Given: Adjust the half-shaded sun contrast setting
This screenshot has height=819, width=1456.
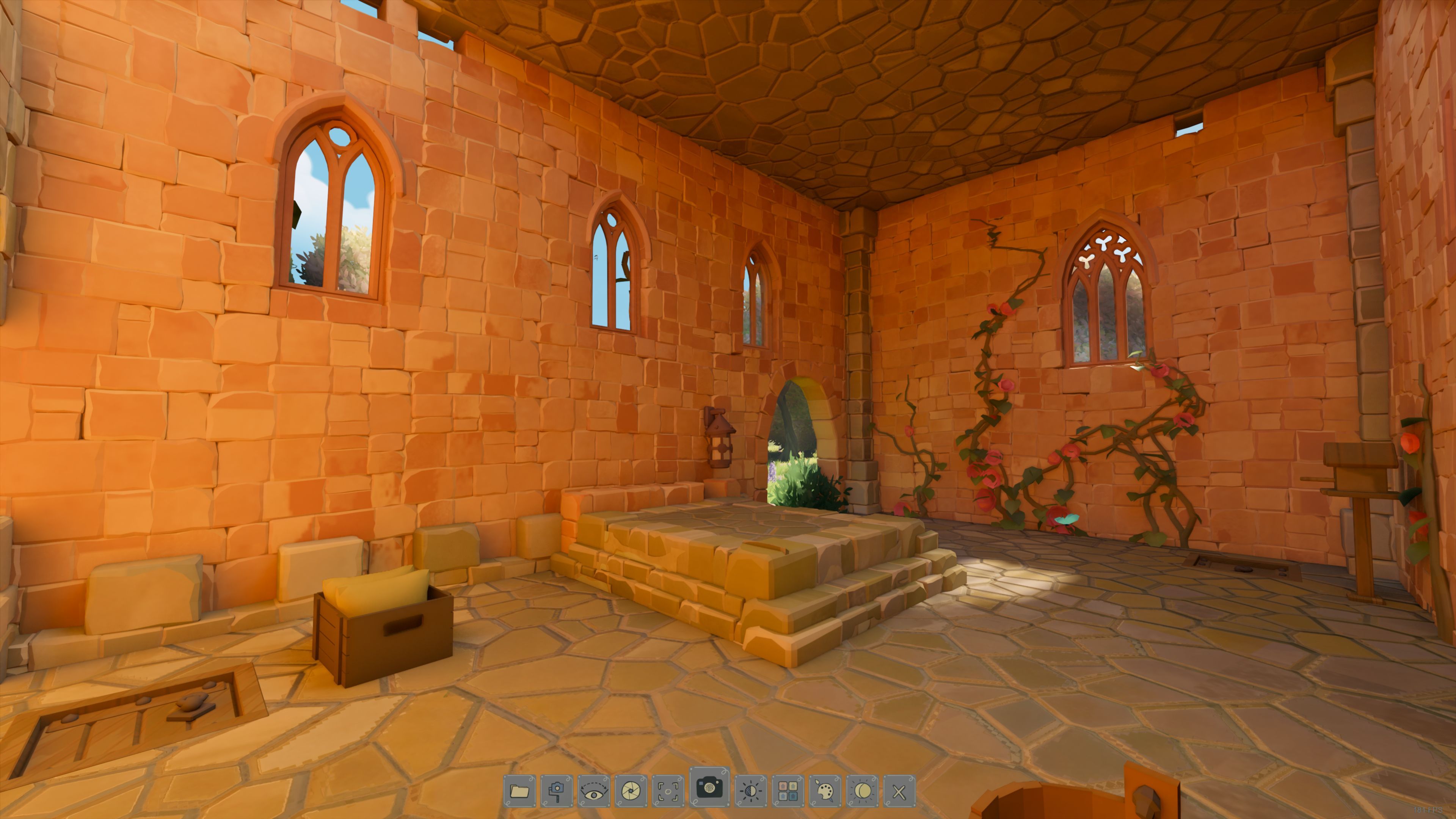Looking at the screenshot, I should [751, 791].
